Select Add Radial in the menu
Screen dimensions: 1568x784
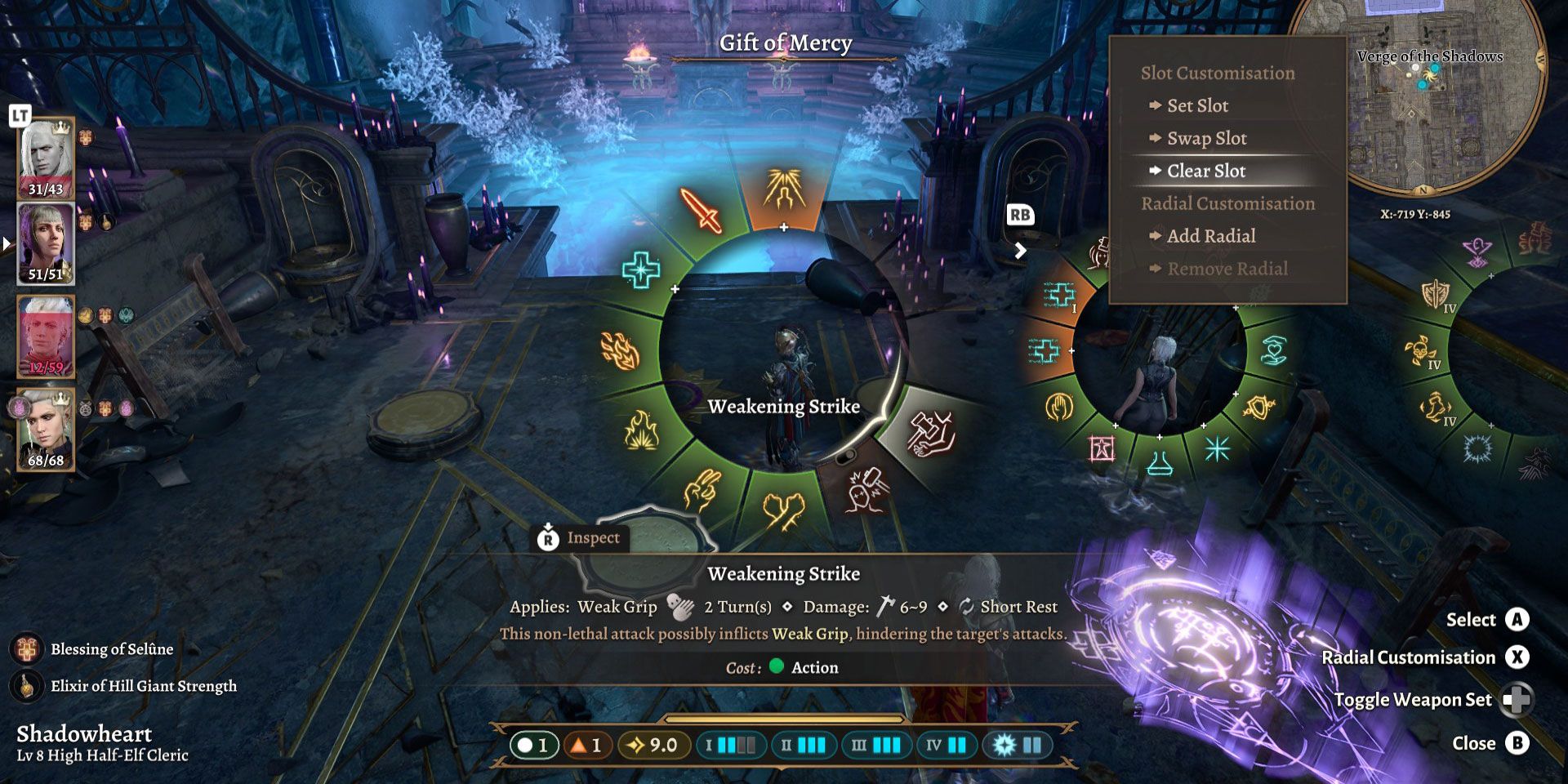[1211, 236]
